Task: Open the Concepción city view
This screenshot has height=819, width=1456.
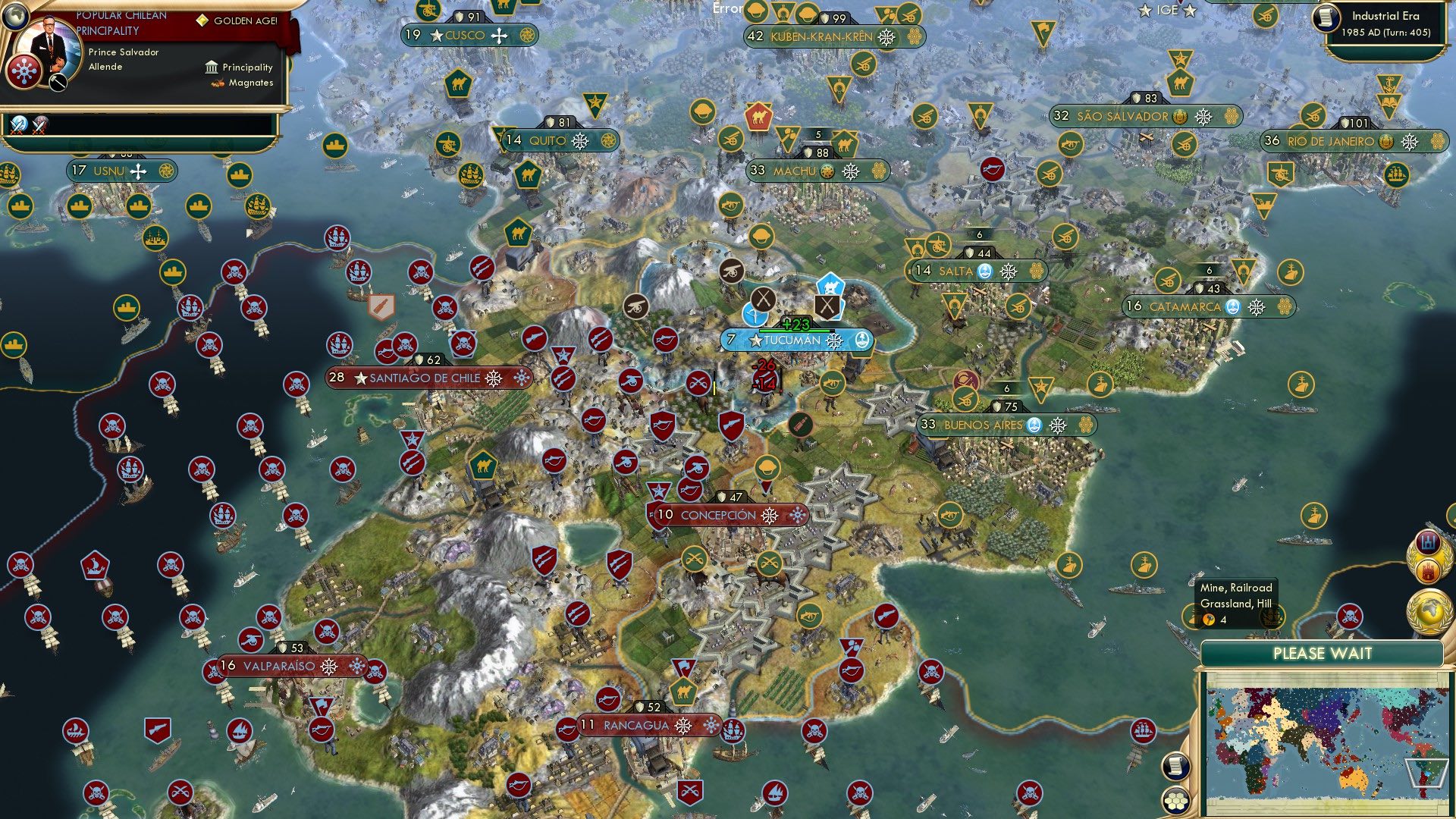Action: coord(726,514)
